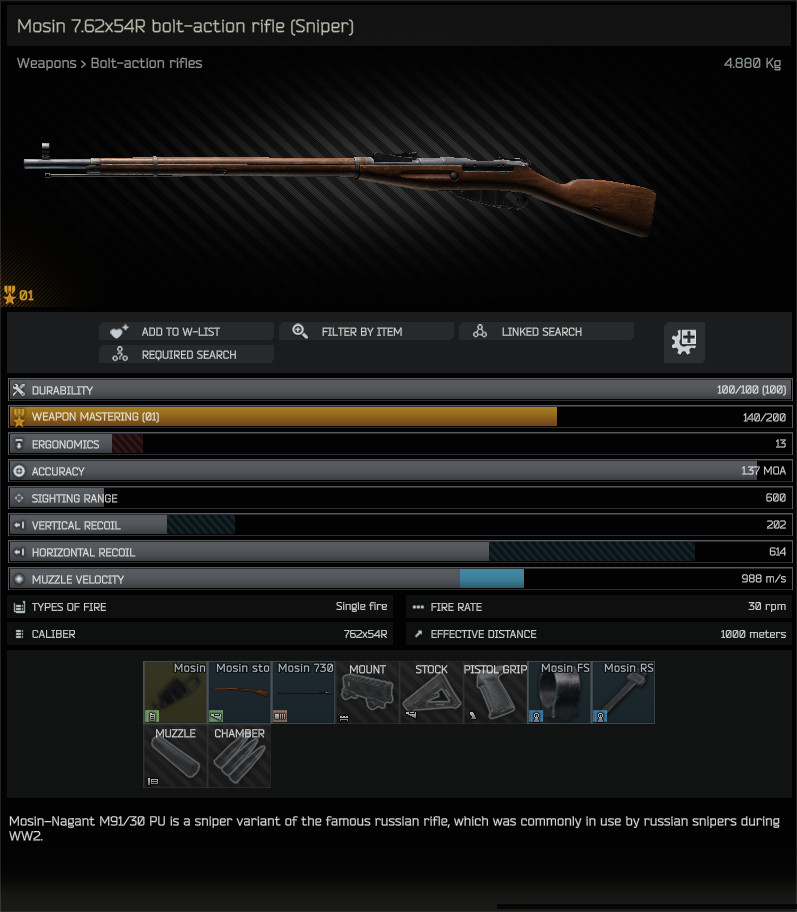This screenshot has height=912, width=797.
Task: Open the gear preset icon button
Action: point(685,342)
